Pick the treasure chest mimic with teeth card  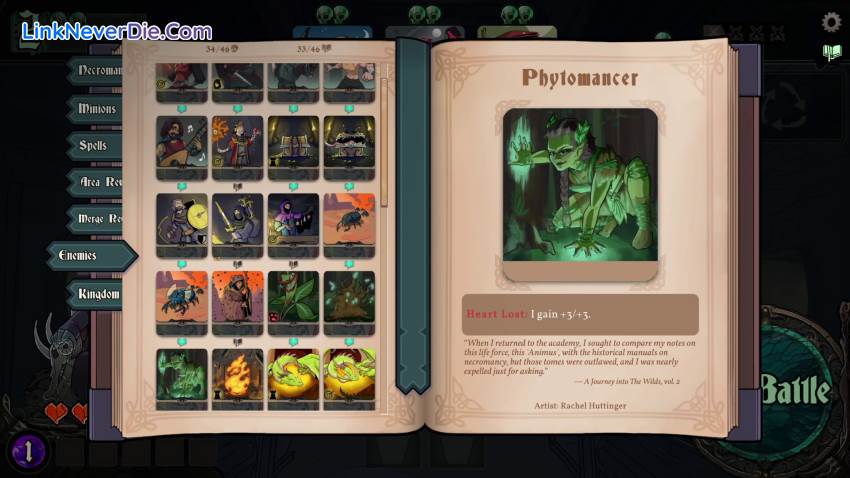click(x=349, y=142)
